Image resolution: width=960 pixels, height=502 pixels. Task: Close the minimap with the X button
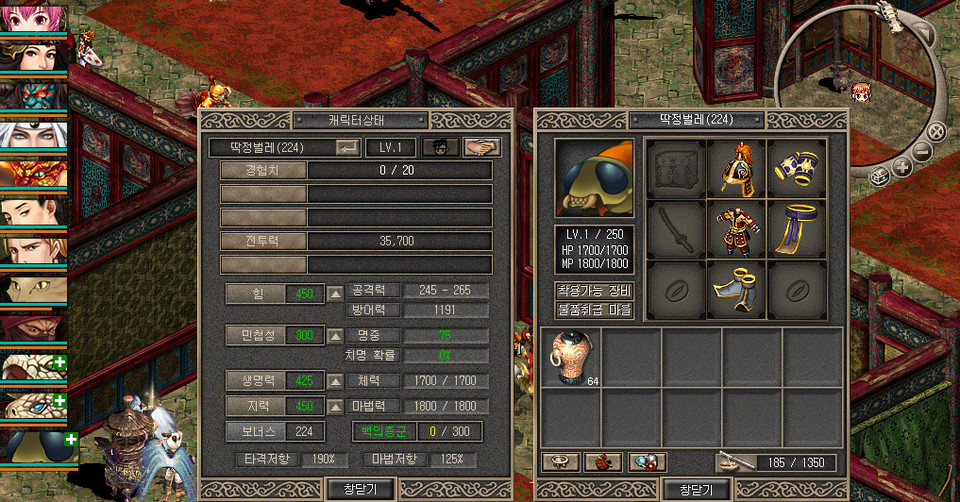pyautogui.click(x=936, y=131)
